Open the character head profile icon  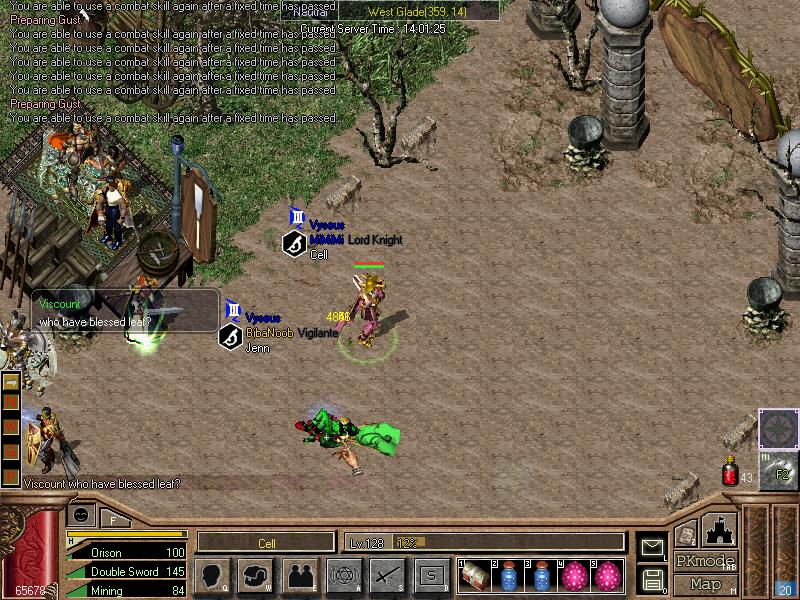(212, 575)
